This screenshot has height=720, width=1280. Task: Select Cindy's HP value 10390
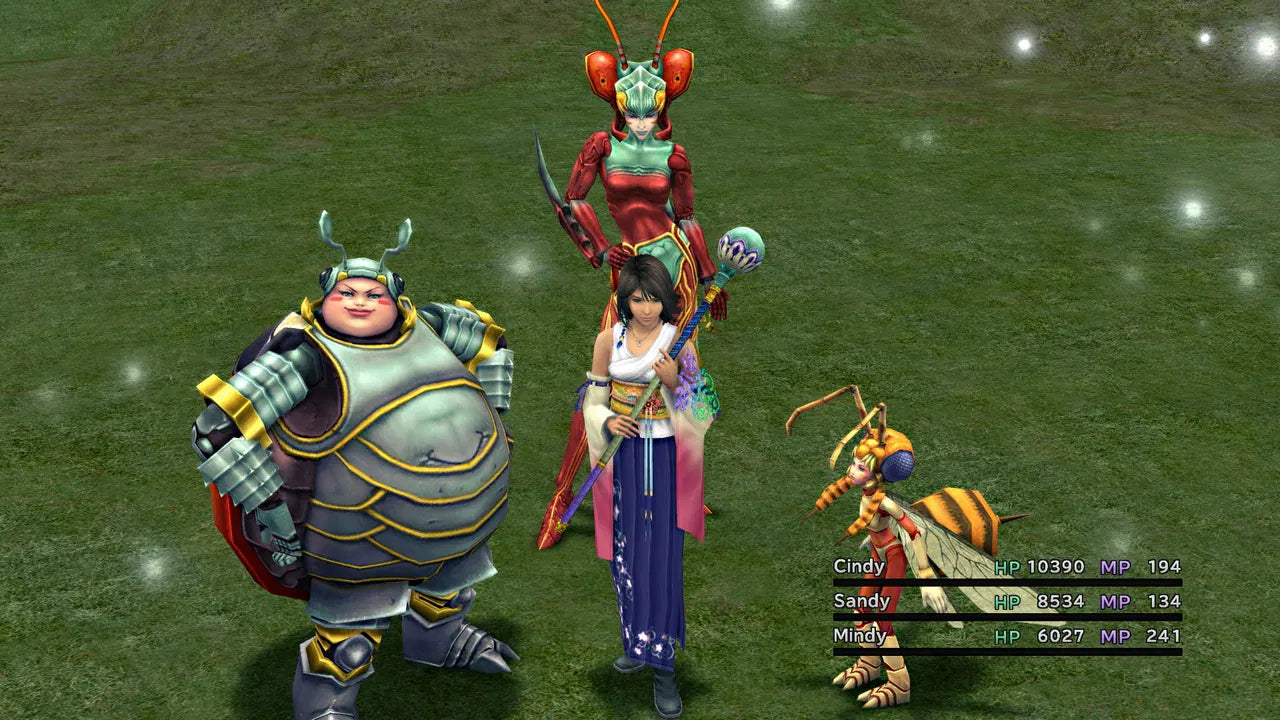[x=1057, y=568]
